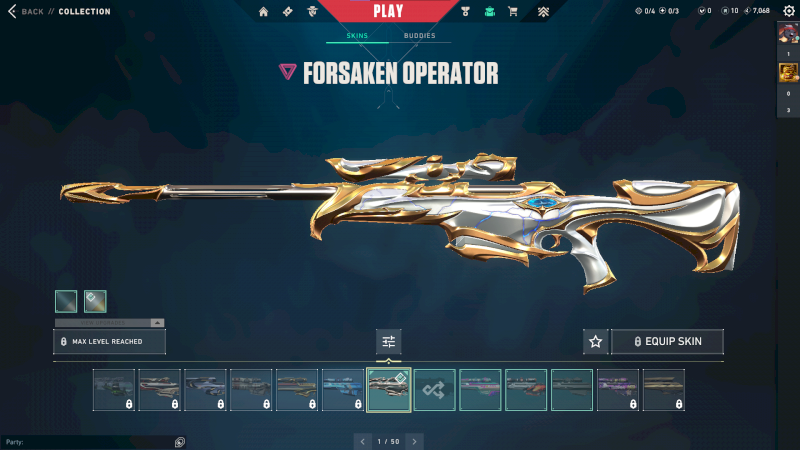Open the home screen icon
The width and height of the screenshot is (800, 450).
pyautogui.click(x=264, y=12)
